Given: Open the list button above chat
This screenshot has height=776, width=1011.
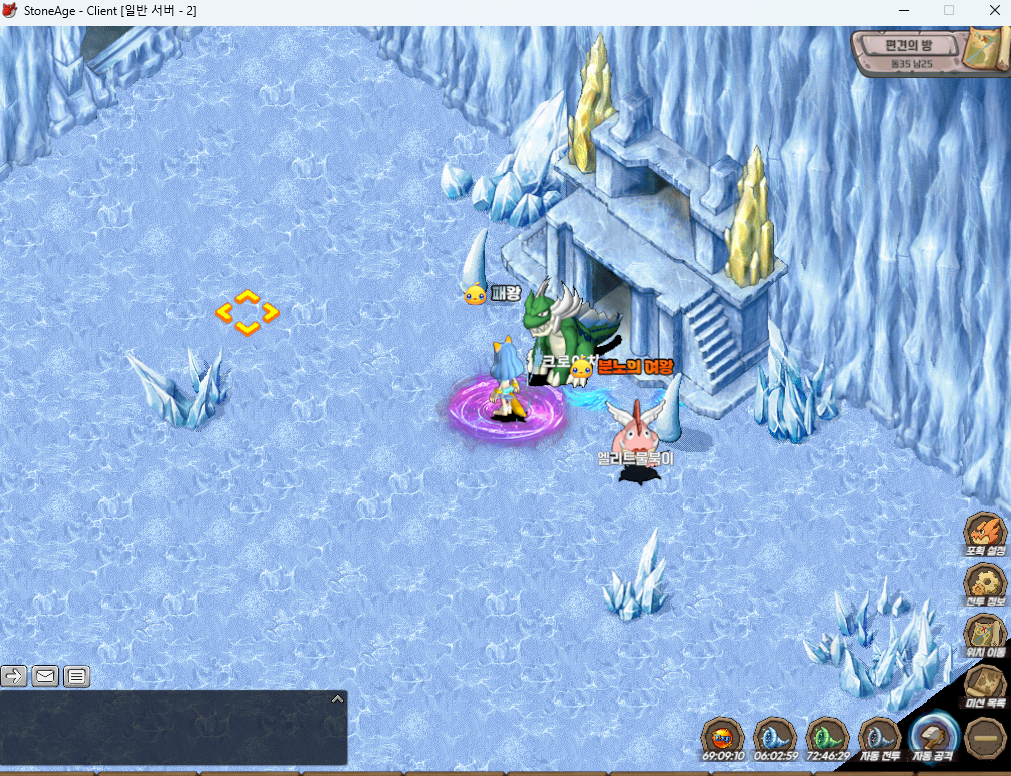Looking at the screenshot, I should pyautogui.click(x=77, y=676).
